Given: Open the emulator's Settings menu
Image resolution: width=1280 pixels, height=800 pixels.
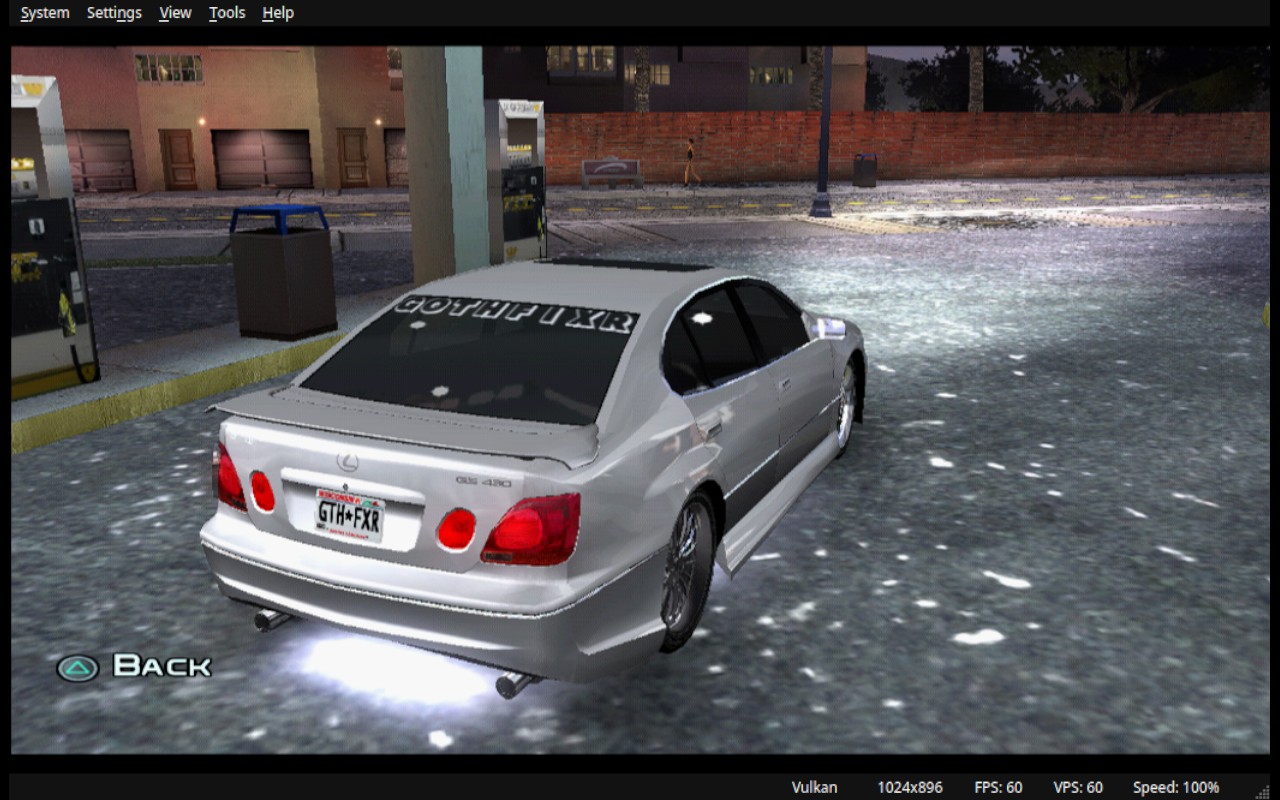Looking at the screenshot, I should point(114,13).
